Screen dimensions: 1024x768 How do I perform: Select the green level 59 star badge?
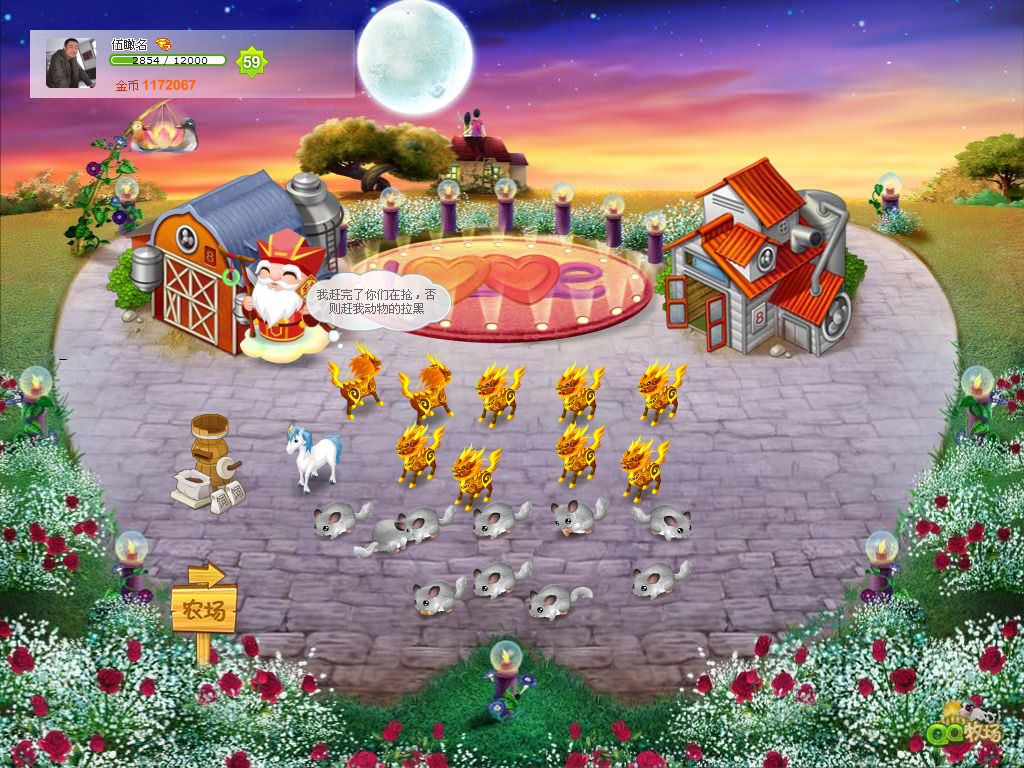tap(251, 62)
